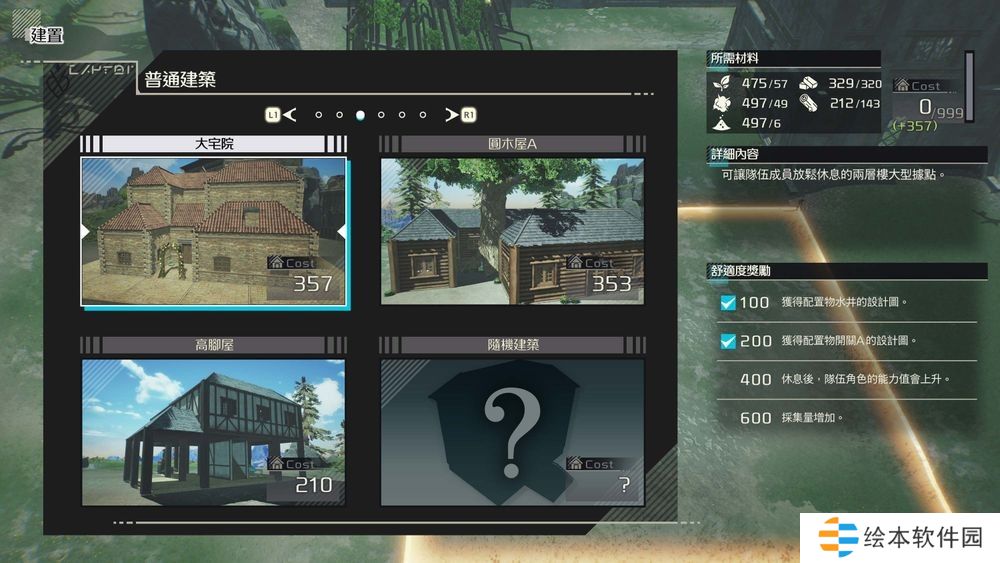Click the right page arrow by R1
Image resolution: width=1000 pixels, height=563 pixels.
pos(452,115)
